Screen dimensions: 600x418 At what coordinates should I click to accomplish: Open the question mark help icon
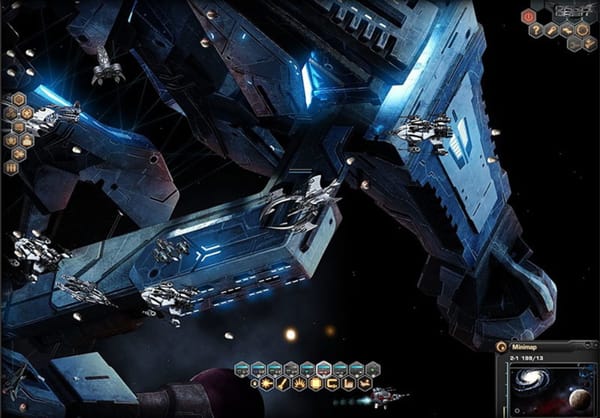click(x=536, y=30)
